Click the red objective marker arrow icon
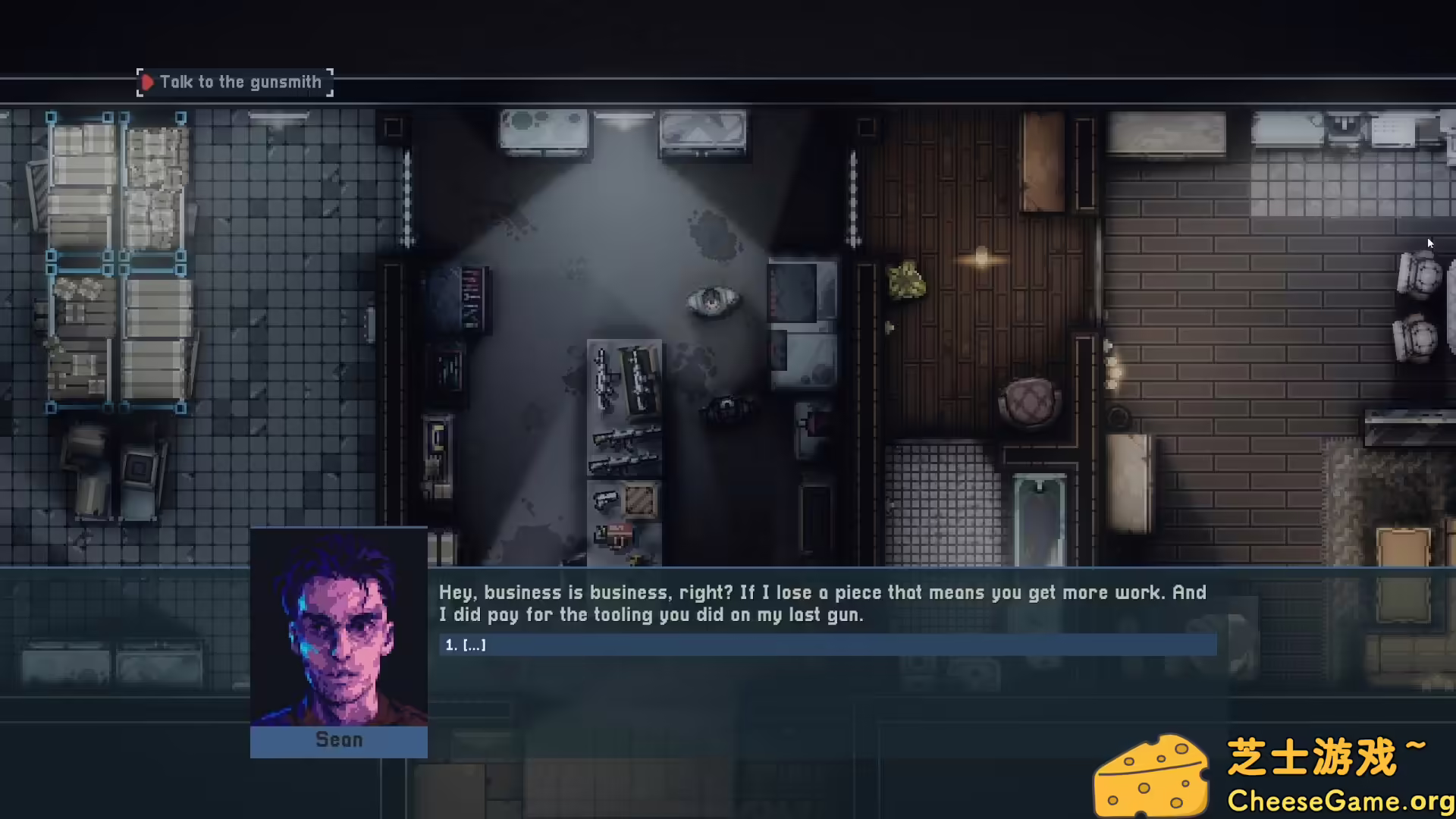Image resolution: width=1456 pixels, height=819 pixels. 149,81
